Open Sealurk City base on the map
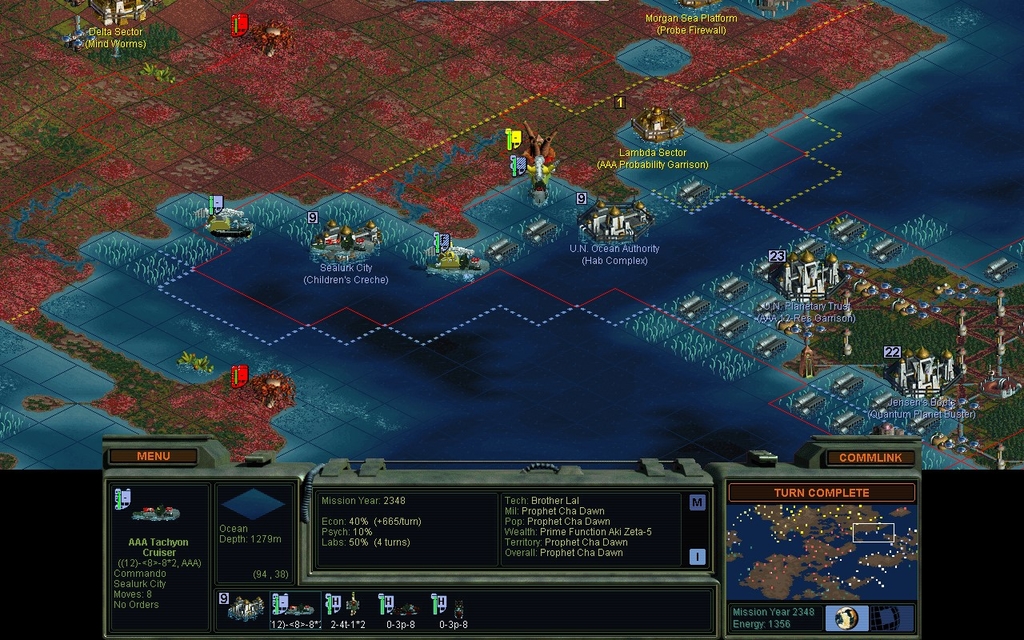Image resolution: width=1024 pixels, height=640 pixels. (x=346, y=237)
